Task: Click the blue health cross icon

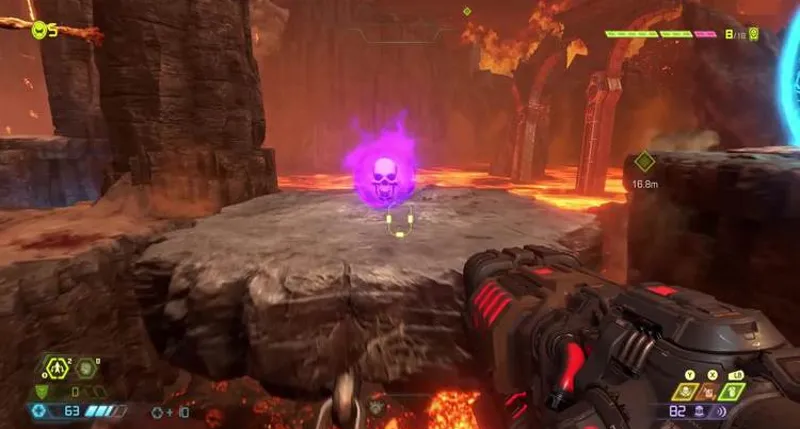Action: point(39,411)
